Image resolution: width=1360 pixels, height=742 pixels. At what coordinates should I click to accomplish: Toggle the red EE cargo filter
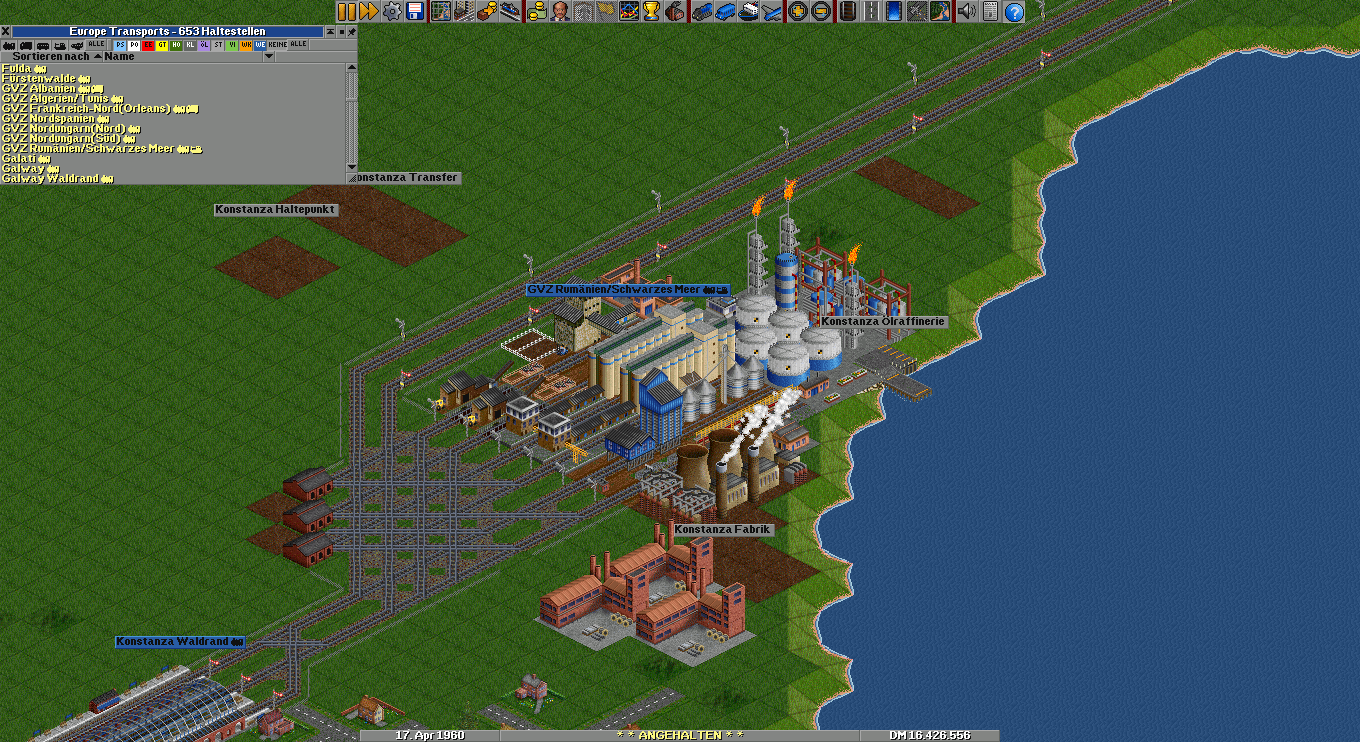[x=148, y=45]
